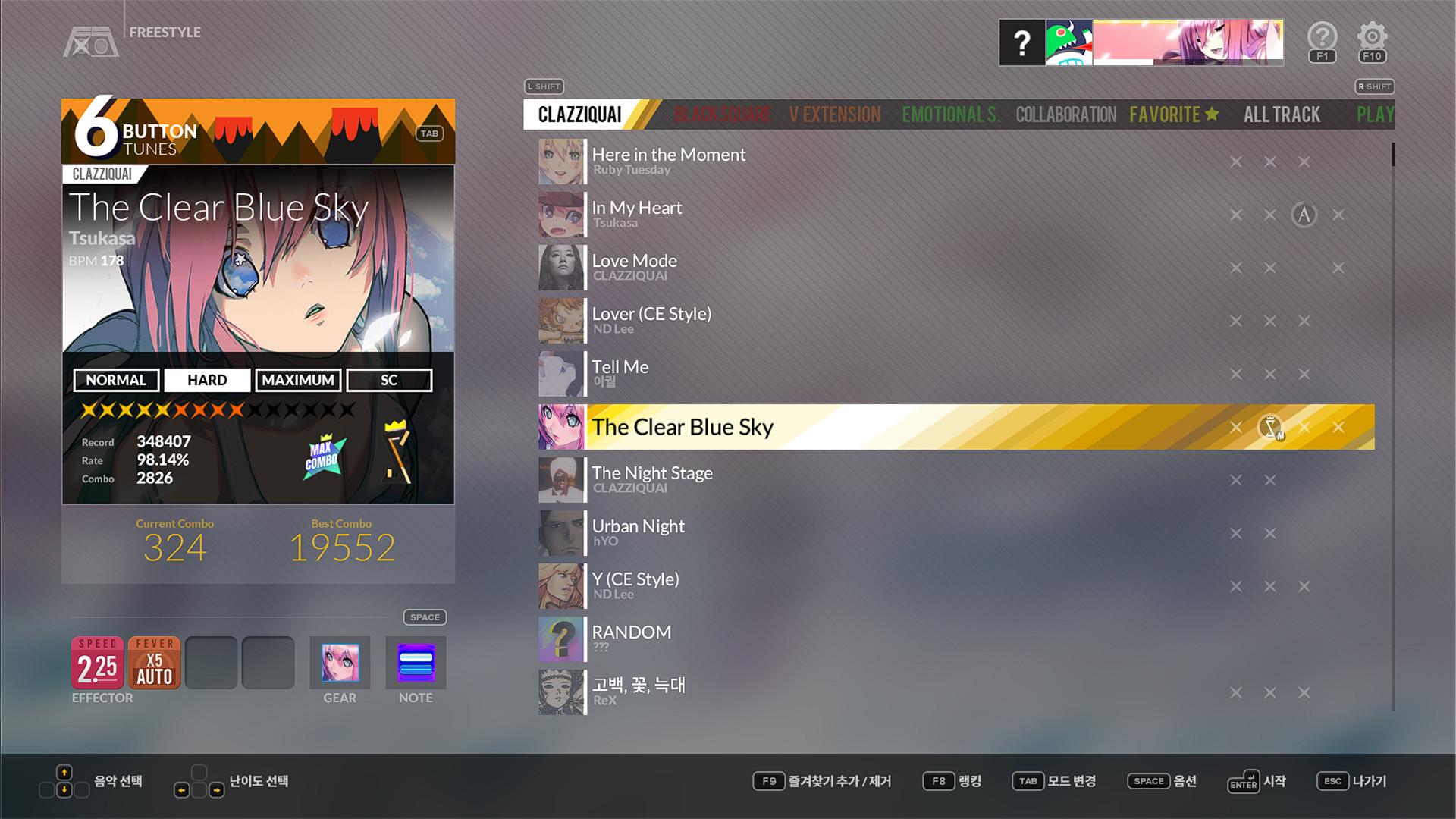Click the SPEED 2.25 effector icon
Viewport: 1456px width, 819px height.
(99, 664)
